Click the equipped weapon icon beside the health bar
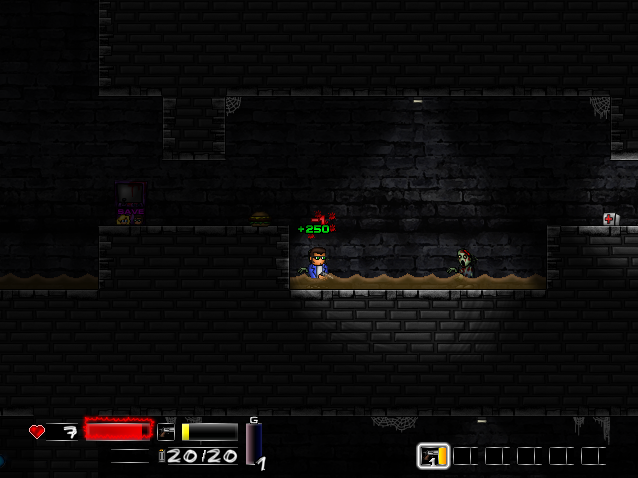The height and width of the screenshot is (478, 638). (166, 432)
